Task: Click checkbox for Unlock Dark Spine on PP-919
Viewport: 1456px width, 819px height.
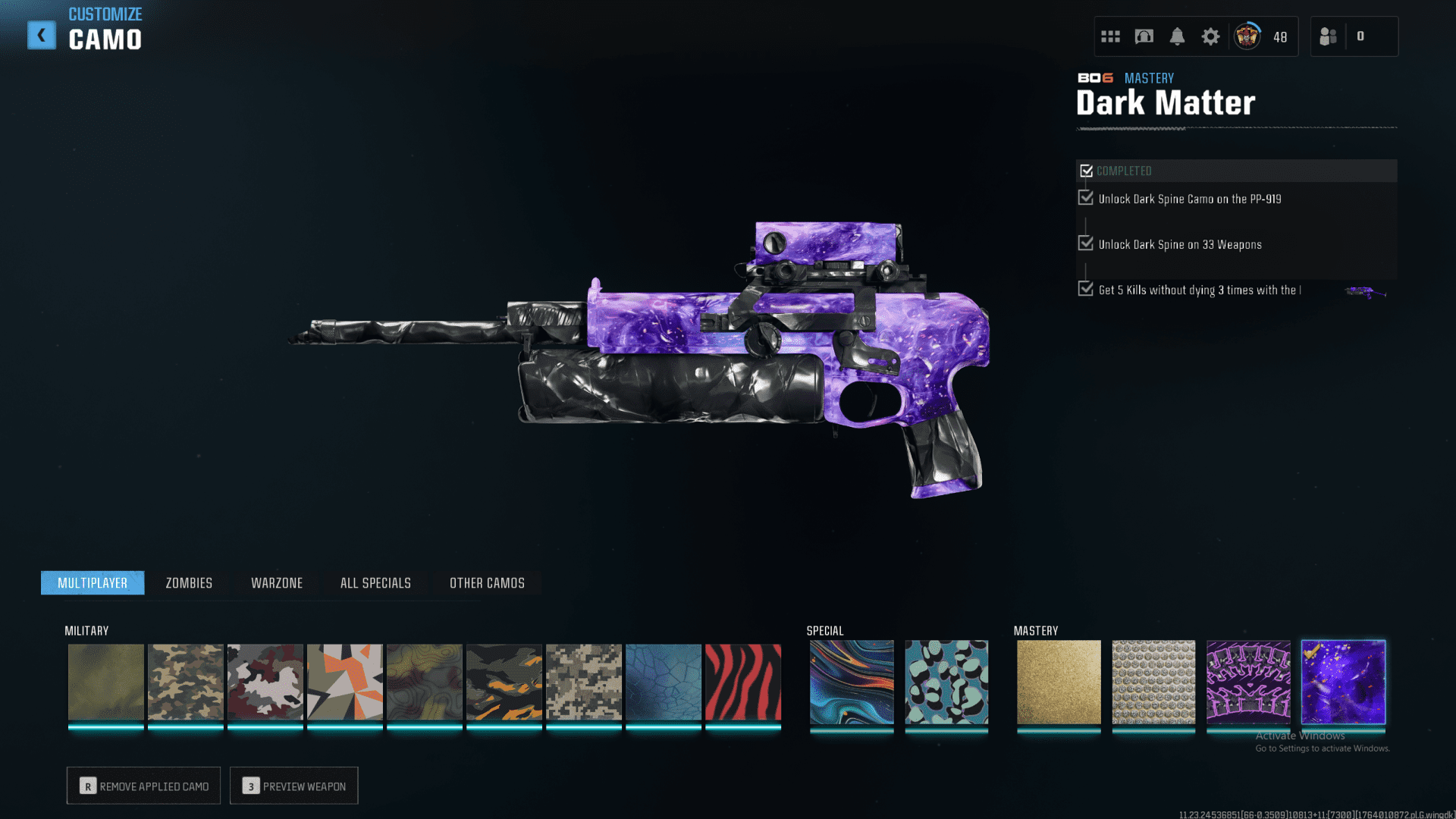Action: pyautogui.click(x=1085, y=199)
